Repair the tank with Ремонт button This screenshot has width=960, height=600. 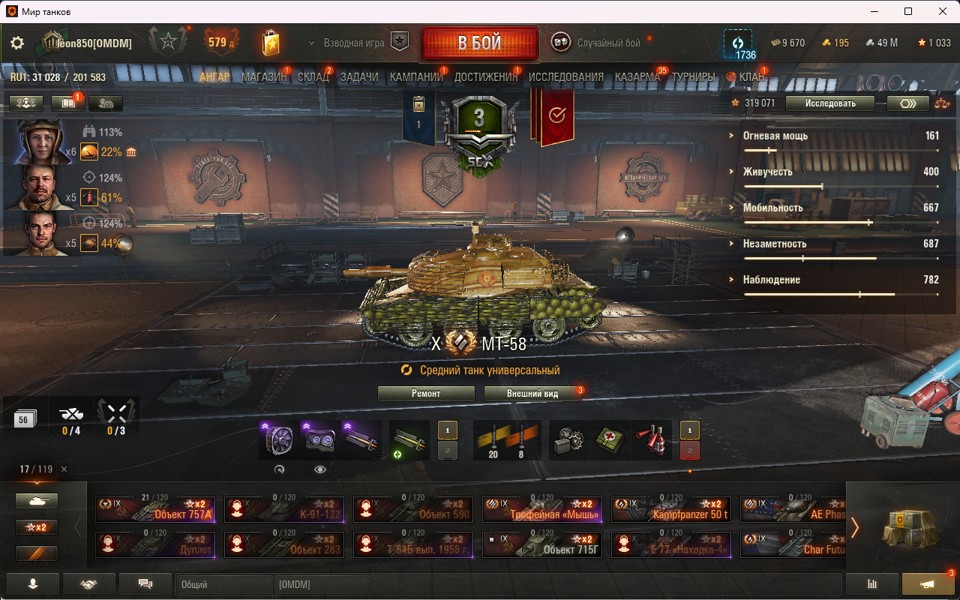pyautogui.click(x=426, y=393)
